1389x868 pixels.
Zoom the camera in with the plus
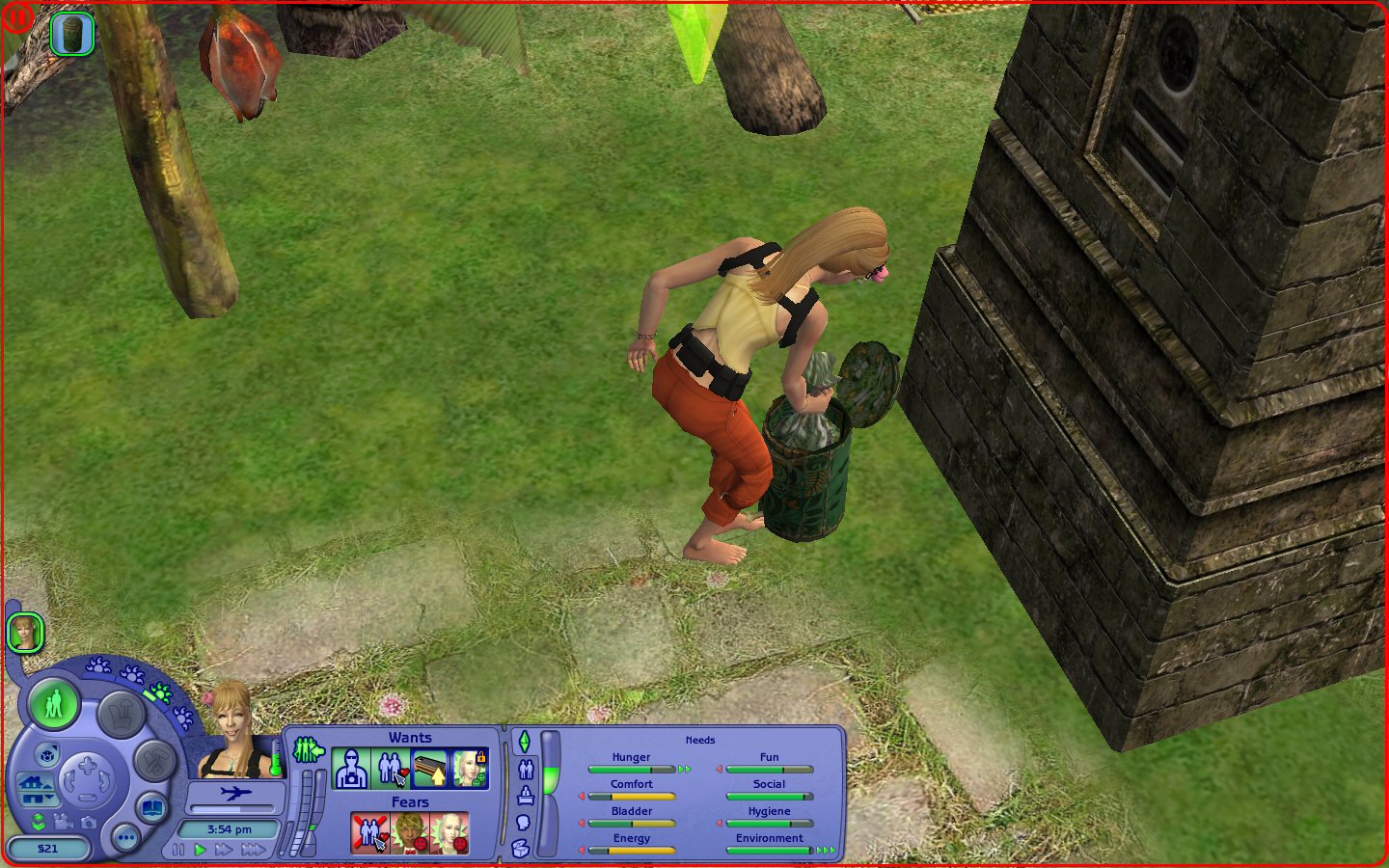click(x=87, y=767)
